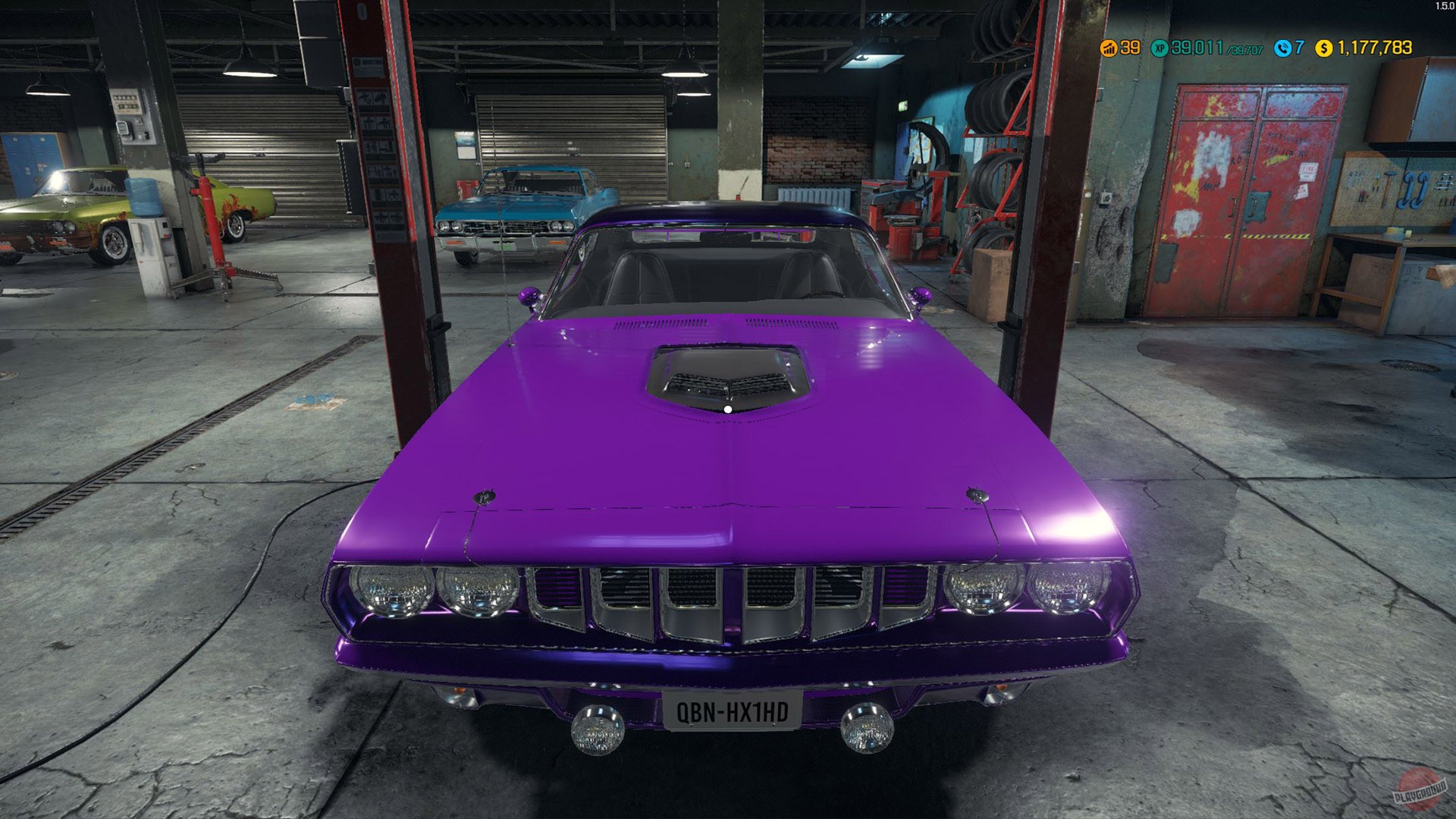Click the coin count showing 39

click(1129, 48)
